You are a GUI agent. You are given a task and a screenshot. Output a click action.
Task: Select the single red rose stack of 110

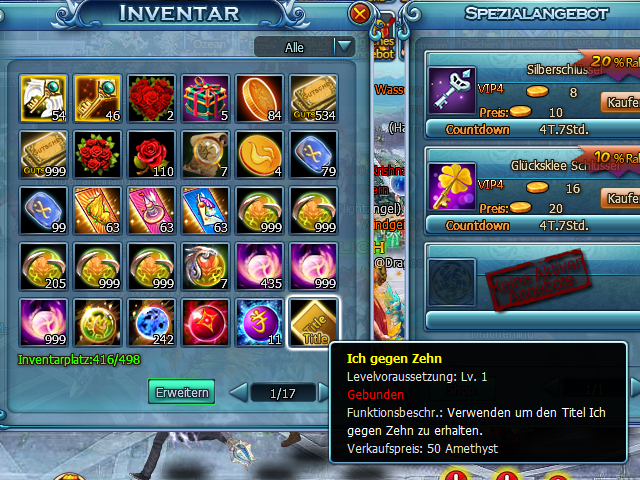click(151, 155)
